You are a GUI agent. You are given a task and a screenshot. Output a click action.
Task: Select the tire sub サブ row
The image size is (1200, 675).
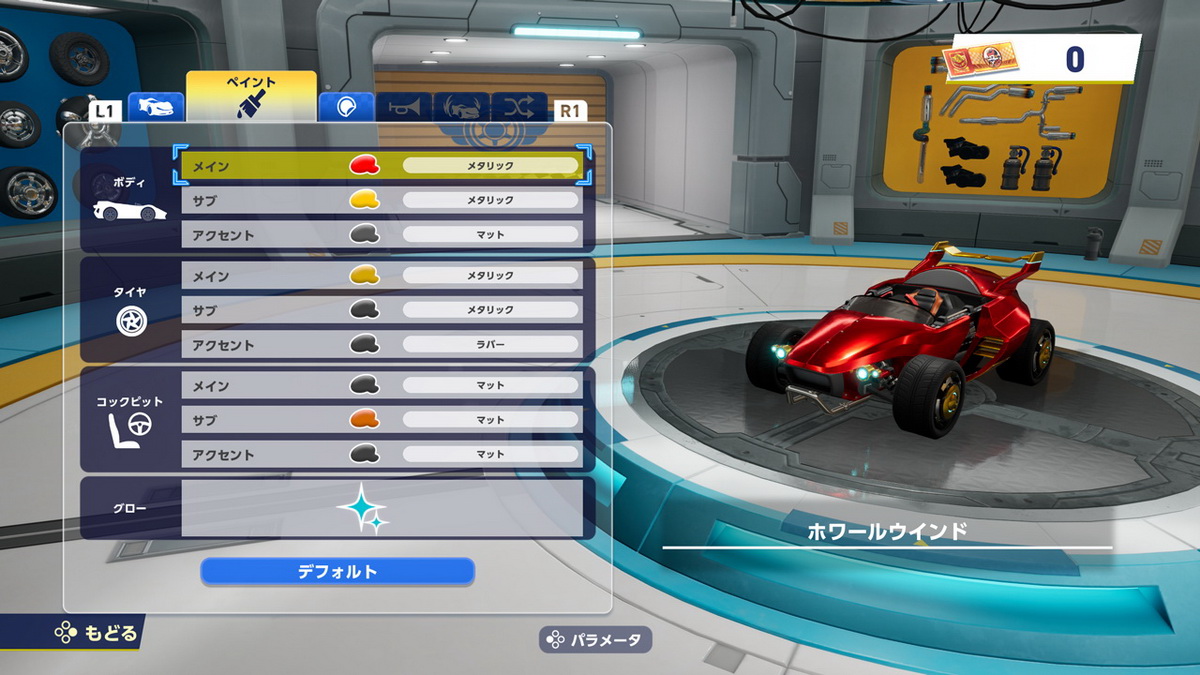(x=260, y=310)
